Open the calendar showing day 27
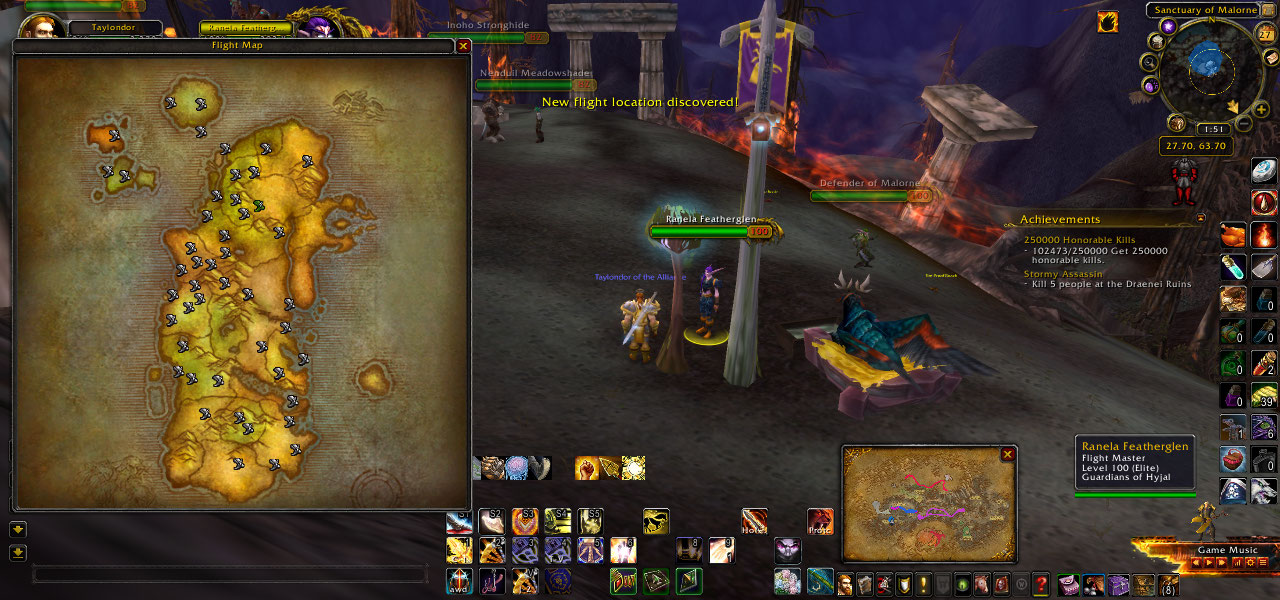Image resolution: width=1280 pixels, height=600 pixels. [1265, 33]
